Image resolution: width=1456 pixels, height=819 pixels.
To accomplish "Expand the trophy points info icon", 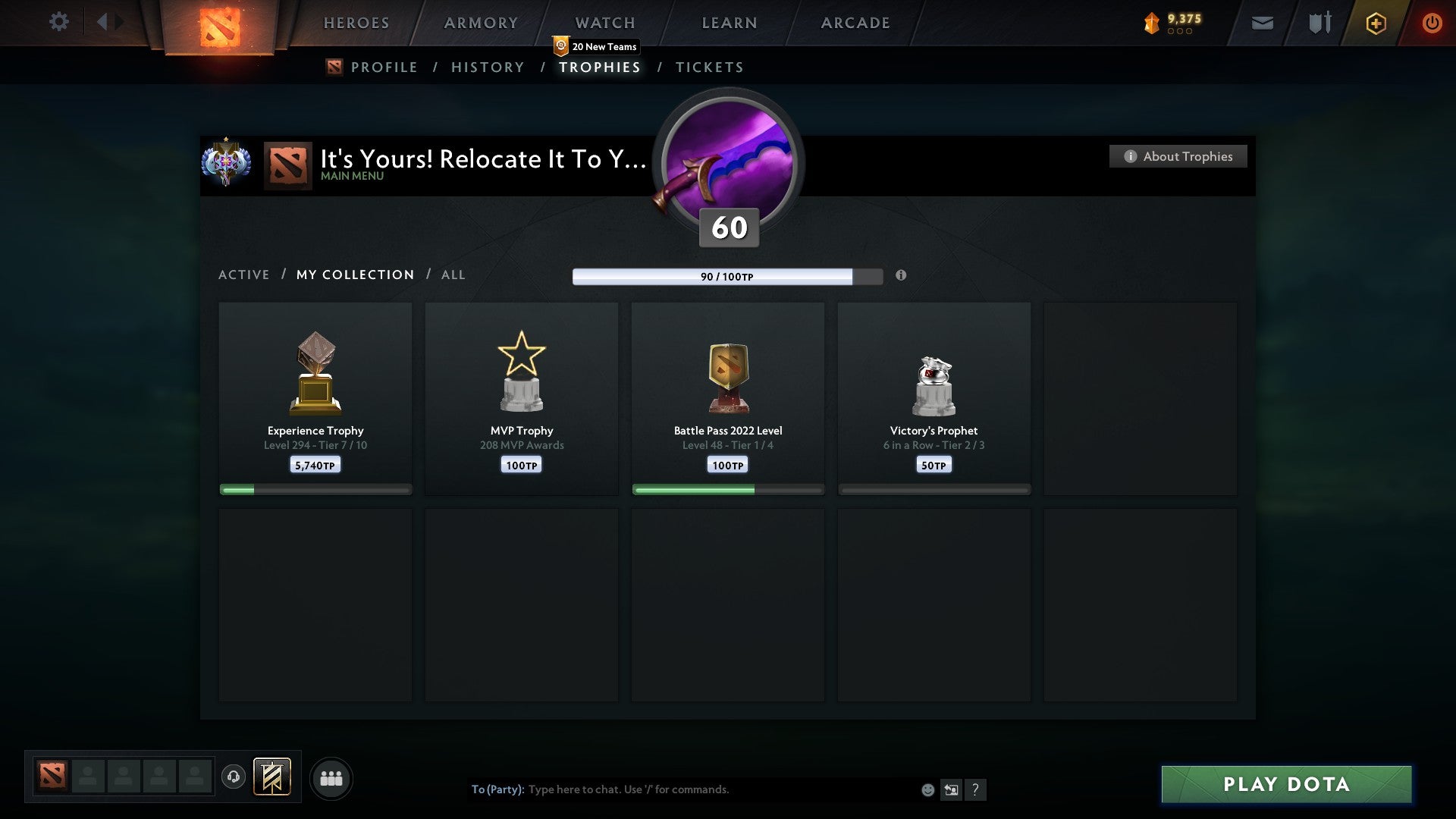I will click(x=902, y=276).
